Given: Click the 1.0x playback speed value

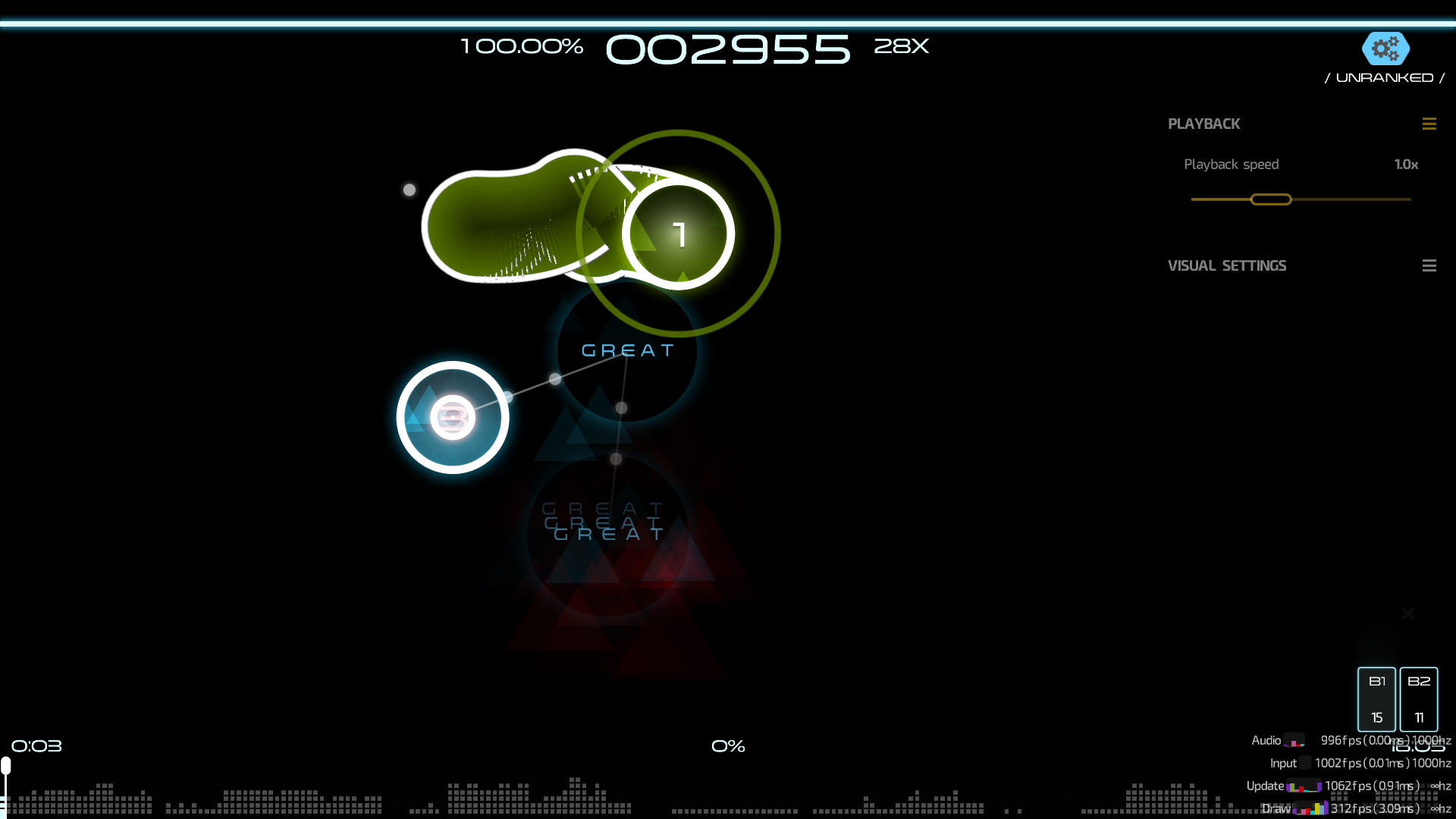Looking at the screenshot, I should [x=1406, y=164].
